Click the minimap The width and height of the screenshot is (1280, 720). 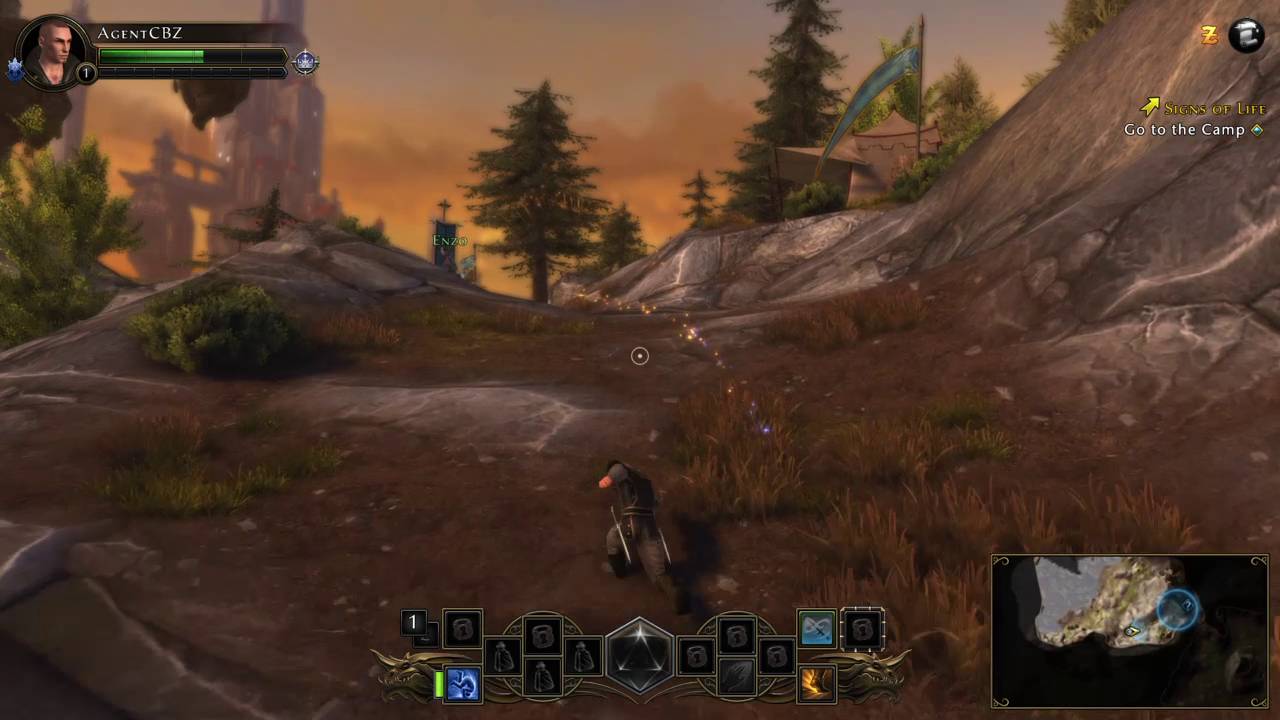pyautogui.click(x=1129, y=630)
